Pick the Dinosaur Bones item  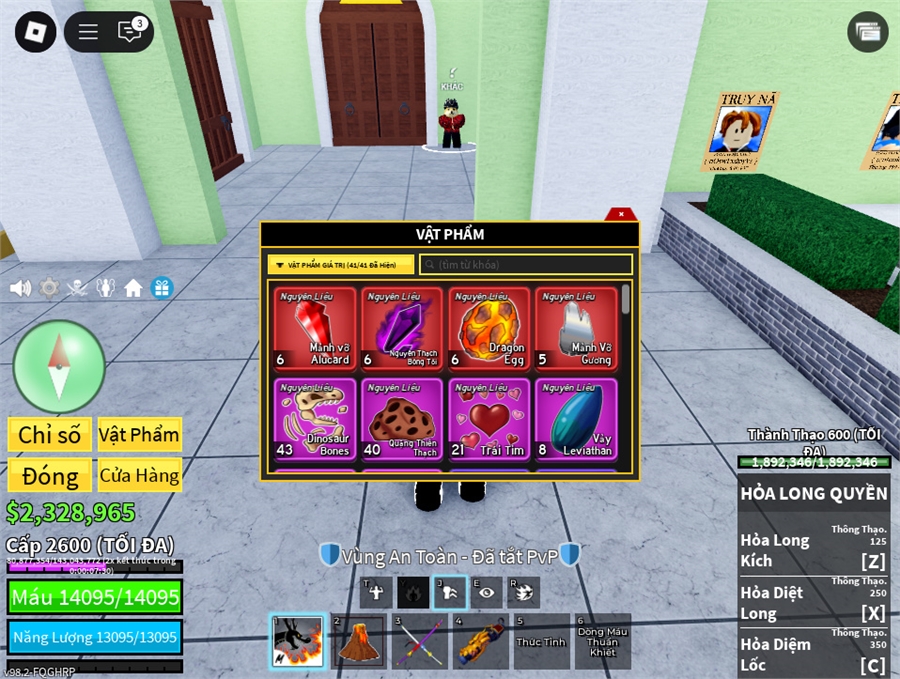coord(314,420)
